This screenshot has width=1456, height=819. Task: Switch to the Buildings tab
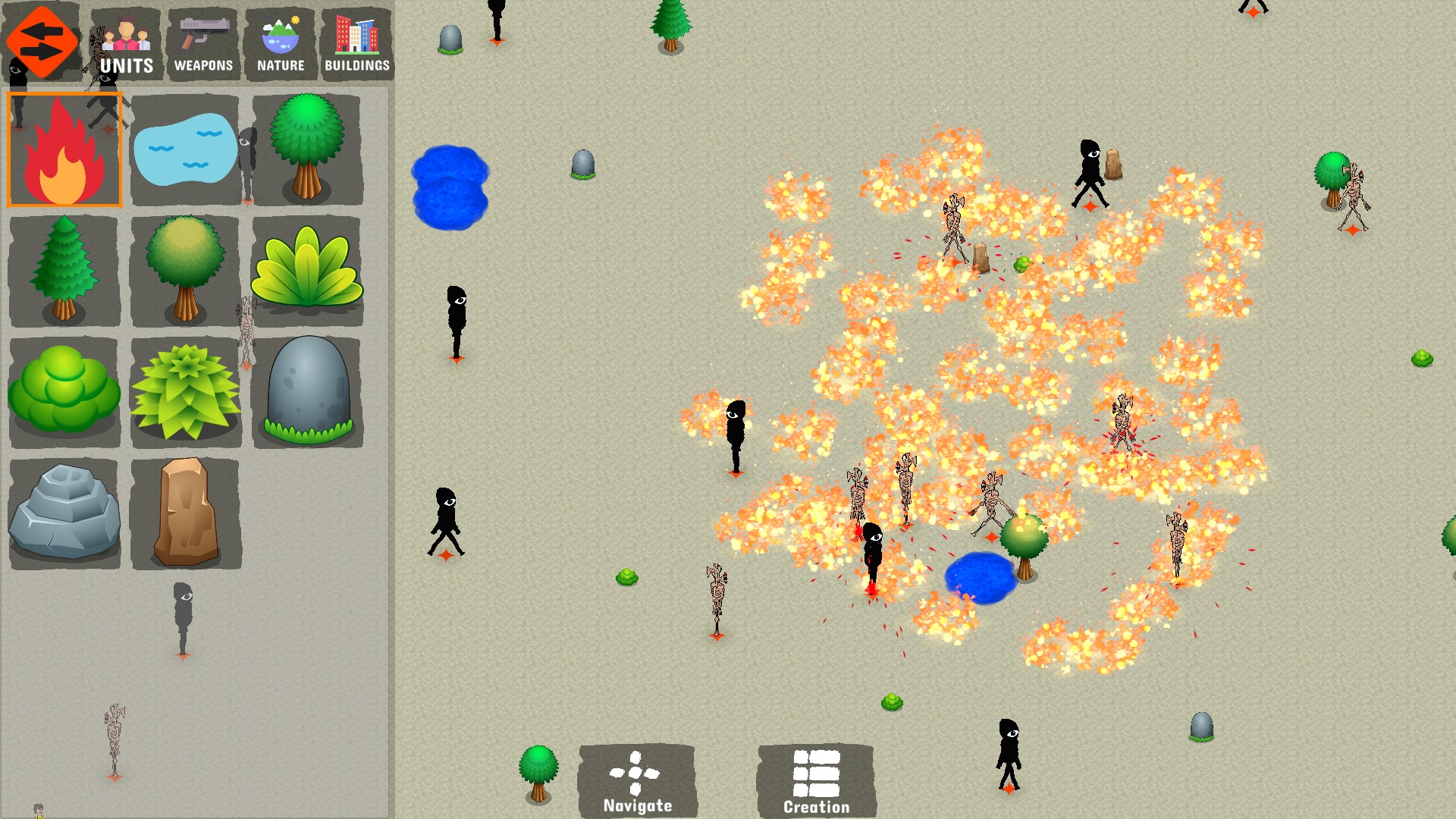pos(357,44)
